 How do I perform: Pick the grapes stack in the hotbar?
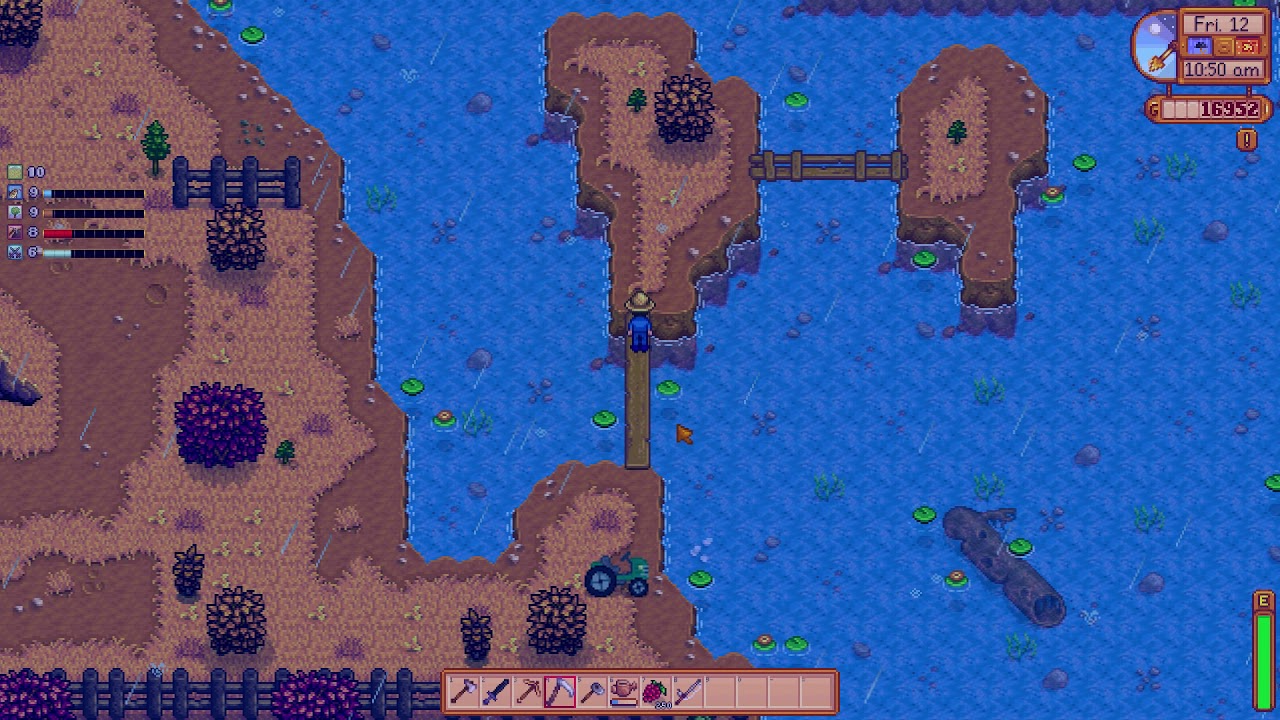655,691
